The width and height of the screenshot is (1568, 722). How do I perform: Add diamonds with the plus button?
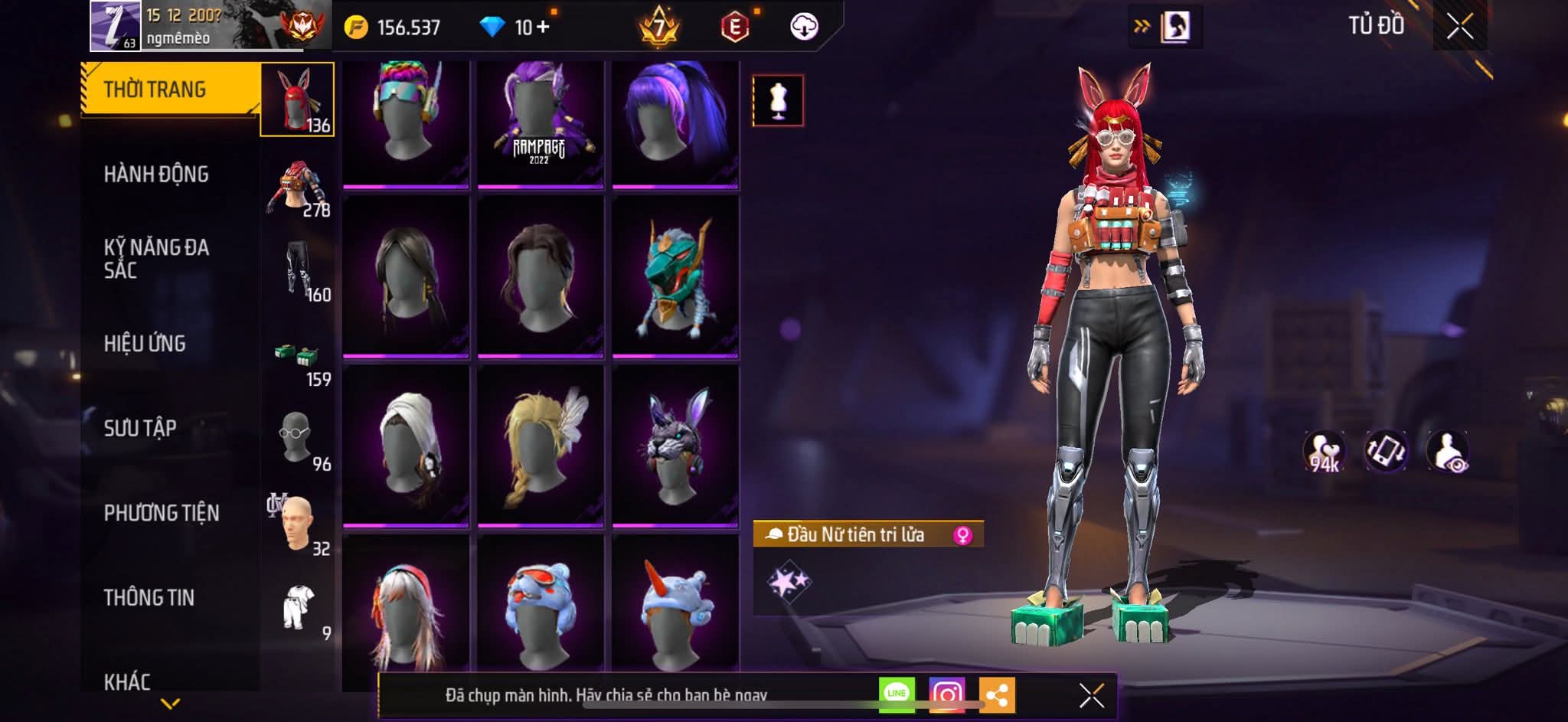[x=543, y=27]
